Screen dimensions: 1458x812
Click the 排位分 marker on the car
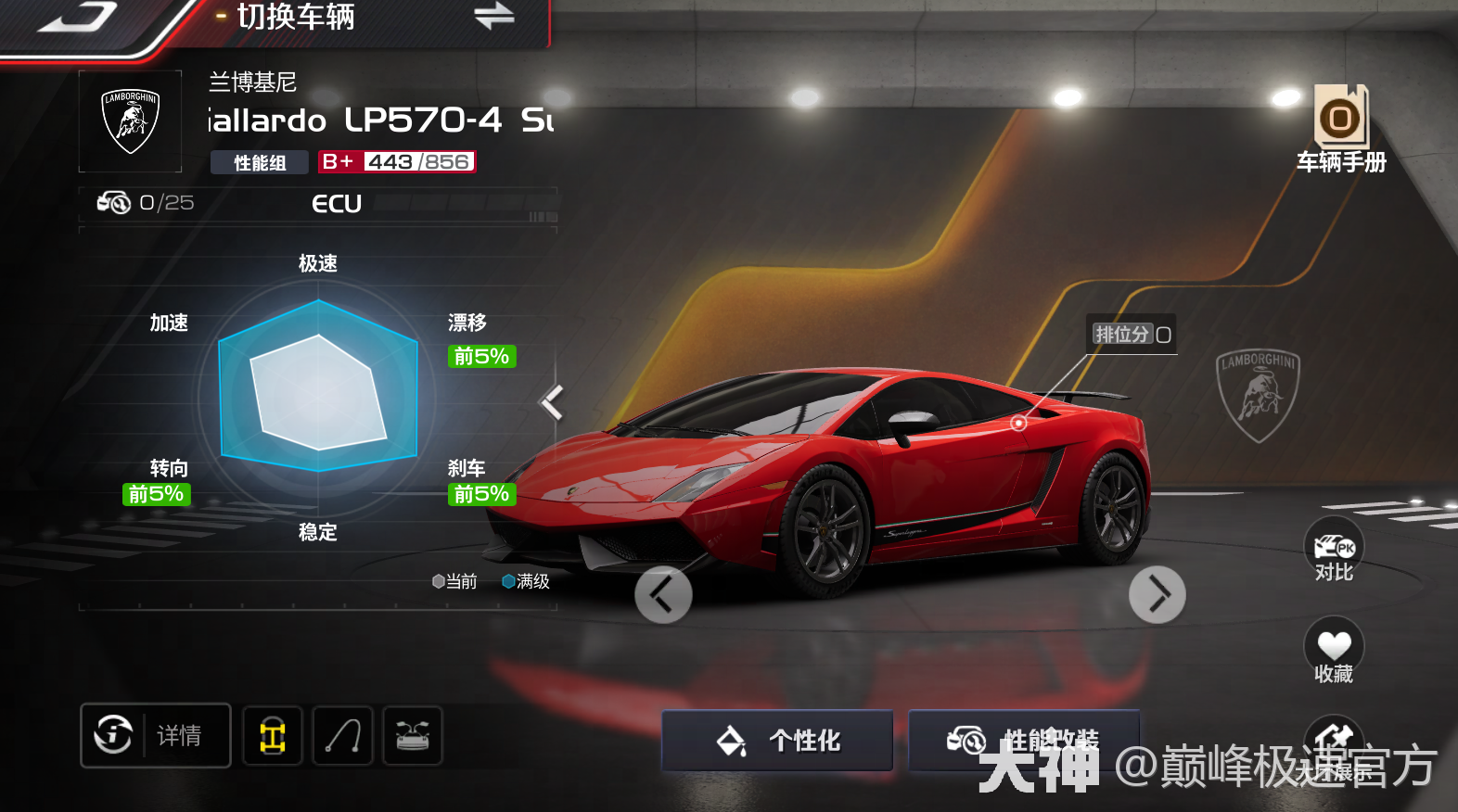tap(1019, 423)
